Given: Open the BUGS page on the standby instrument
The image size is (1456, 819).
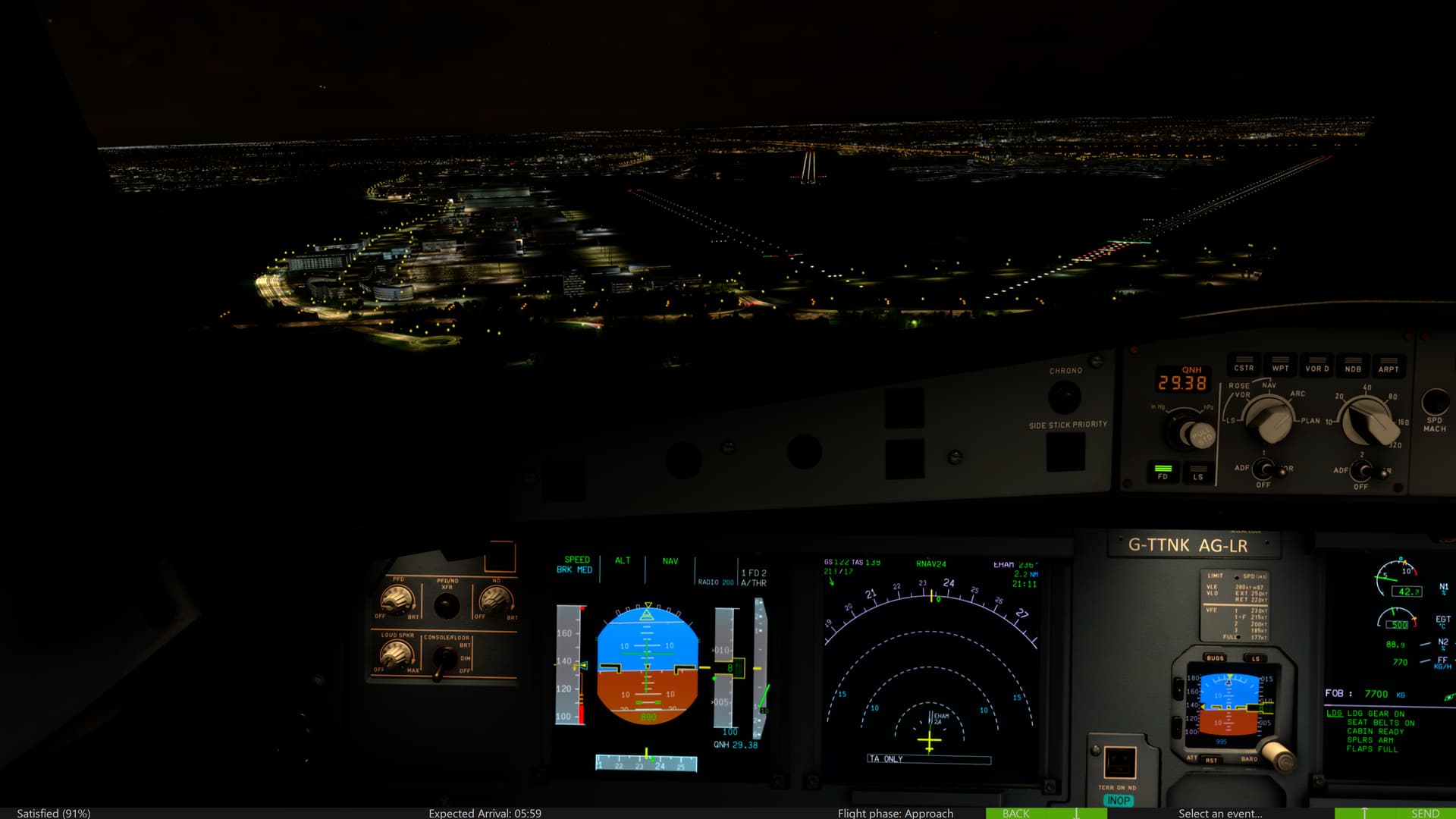Looking at the screenshot, I should (x=1215, y=658).
